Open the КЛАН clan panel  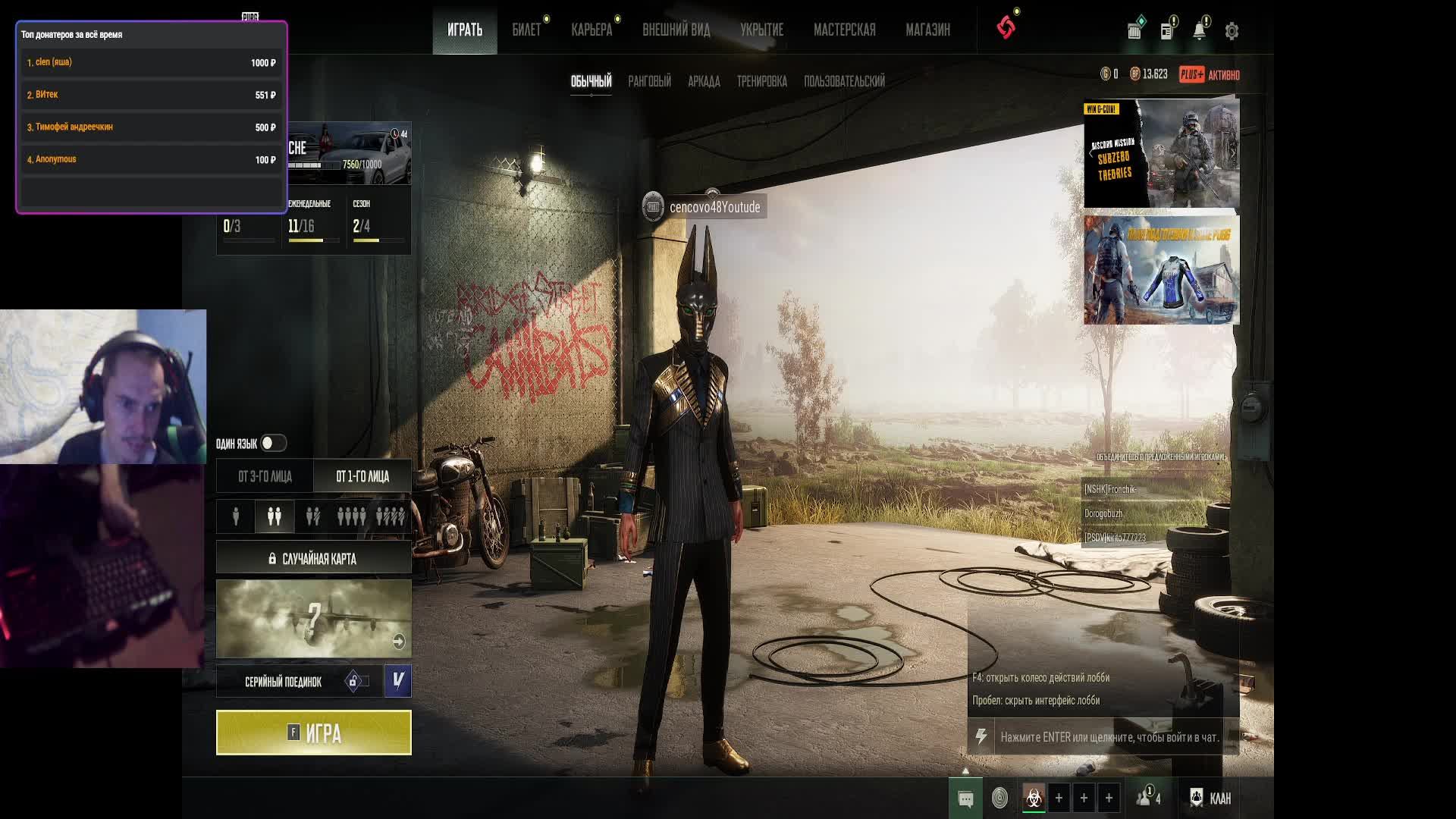coord(1211,799)
